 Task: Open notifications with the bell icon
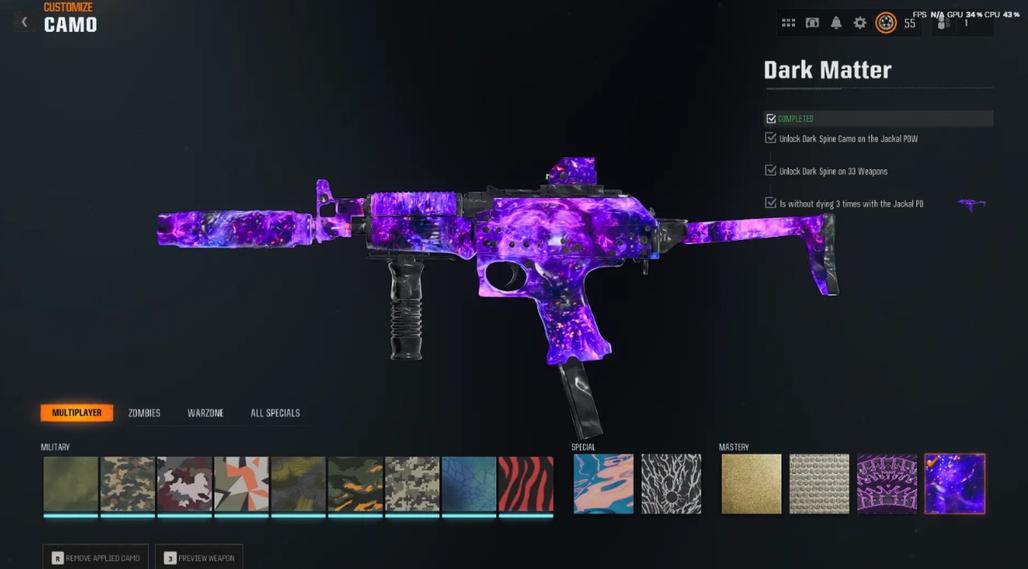pyautogui.click(x=836, y=23)
